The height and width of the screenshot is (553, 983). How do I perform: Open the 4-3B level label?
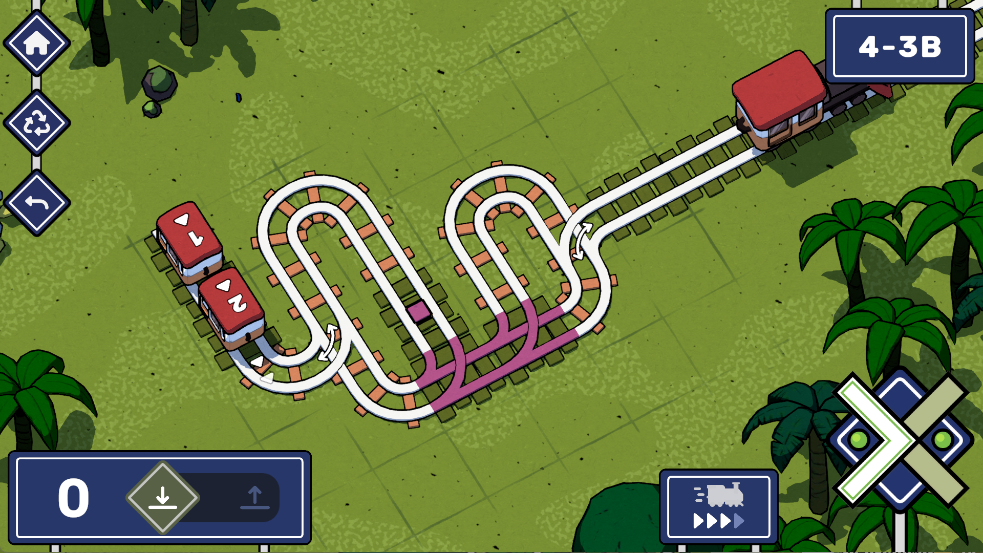[899, 47]
